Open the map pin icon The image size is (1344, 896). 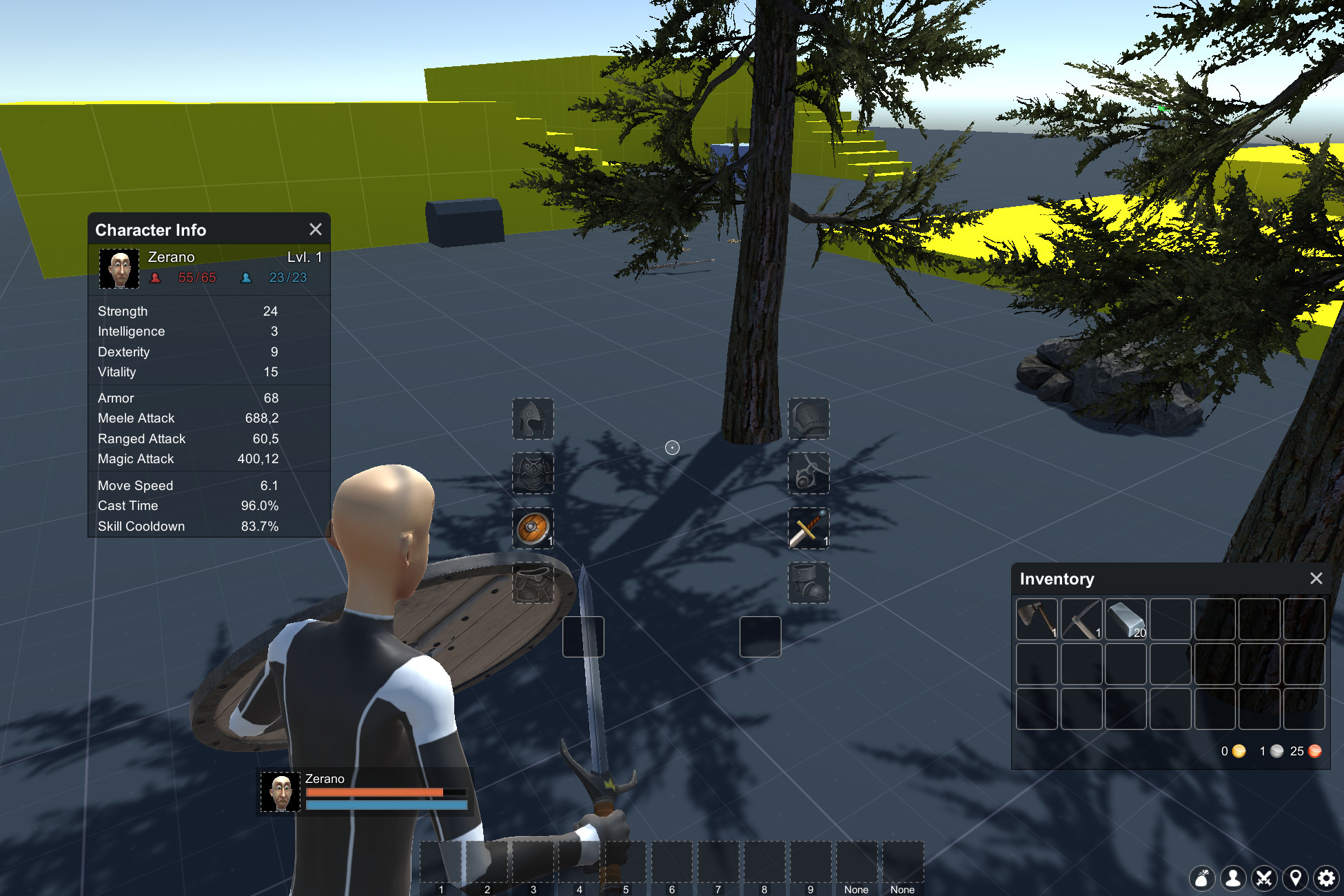[x=1296, y=879]
